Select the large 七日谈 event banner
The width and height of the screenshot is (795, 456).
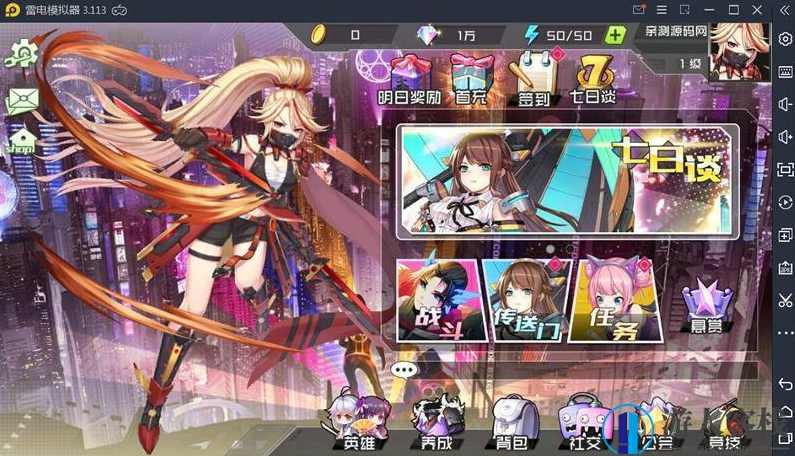pyautogui.click(x=567, y=181)
